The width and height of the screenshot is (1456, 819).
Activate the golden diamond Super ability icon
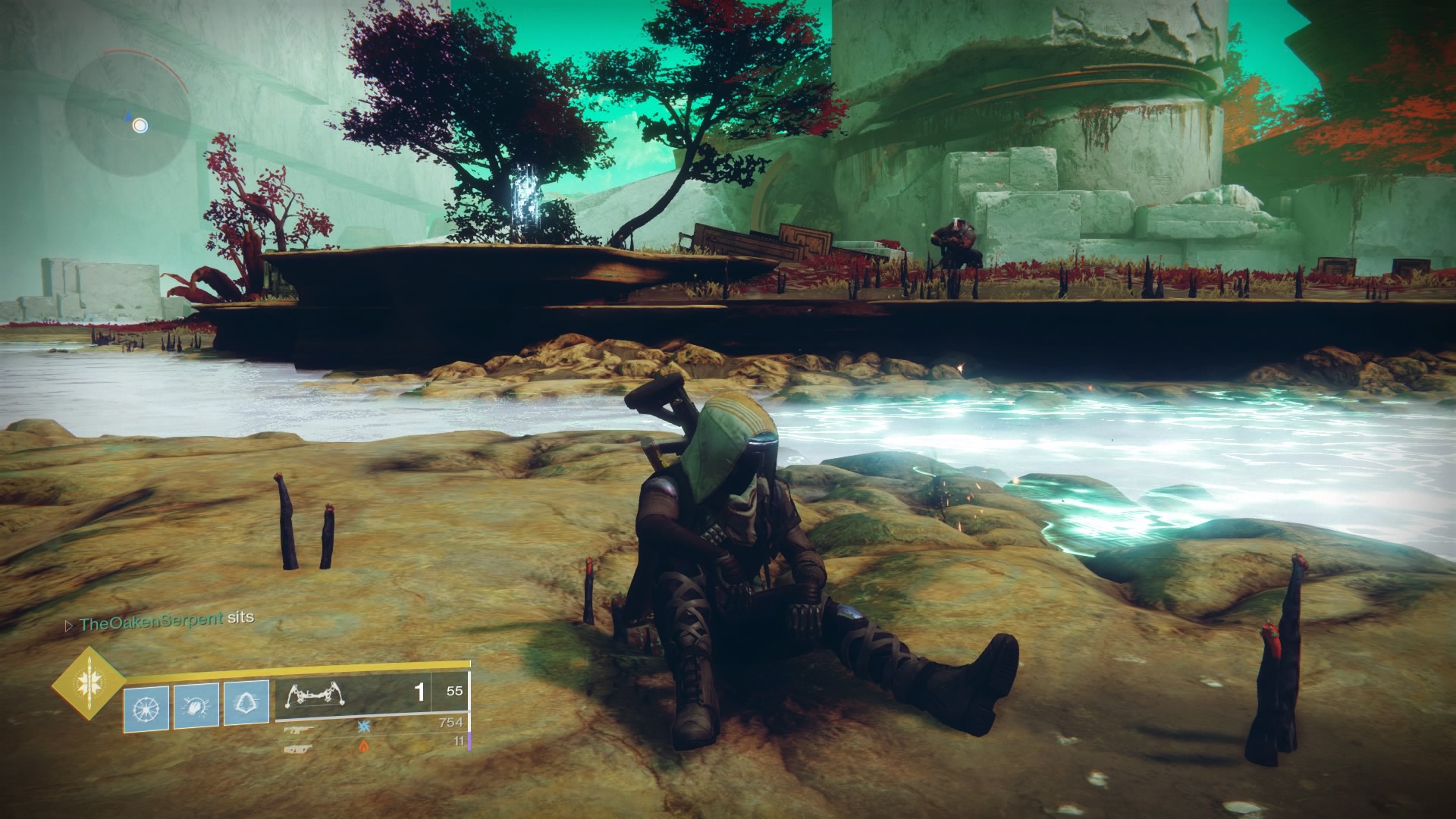coord(89,684)
